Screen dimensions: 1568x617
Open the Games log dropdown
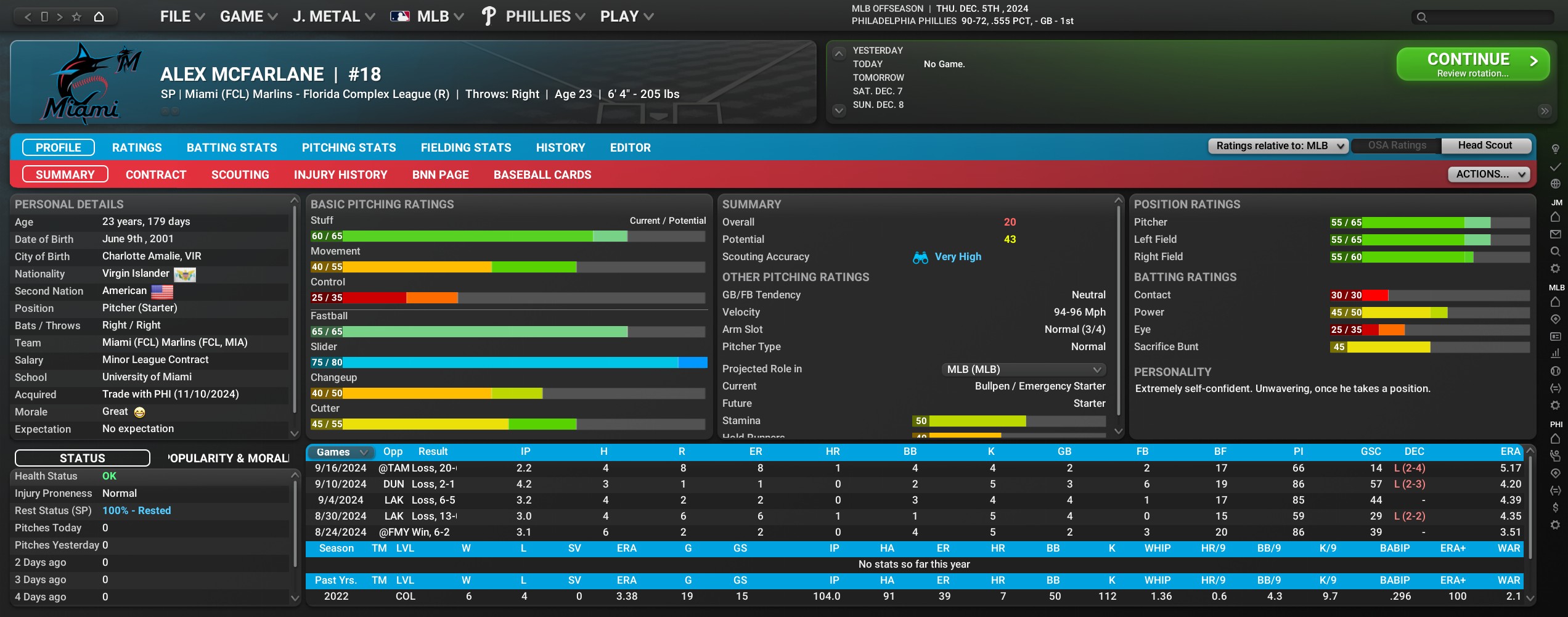point(341,452)
